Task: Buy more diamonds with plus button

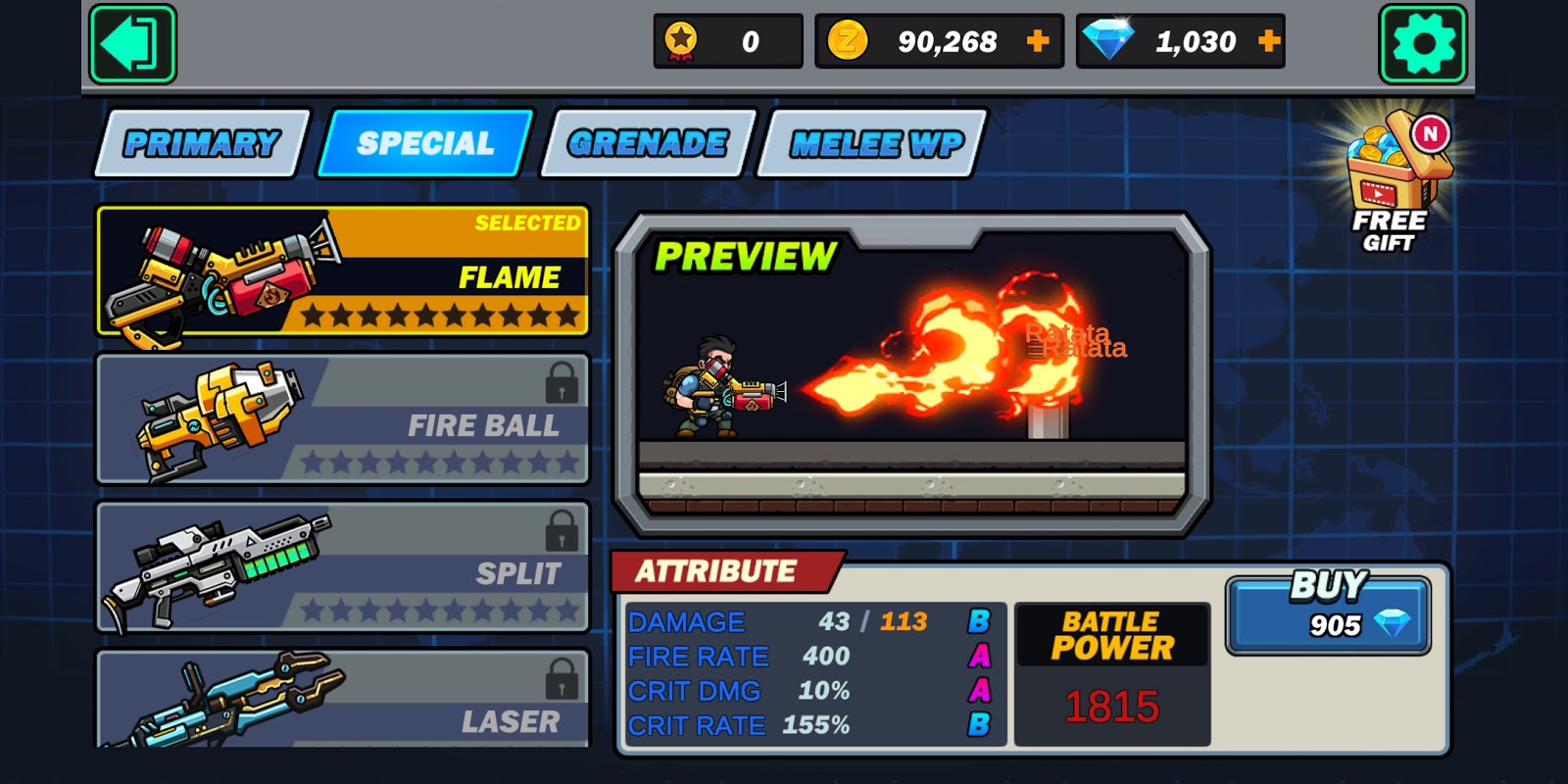Action: pos(1269,41)
